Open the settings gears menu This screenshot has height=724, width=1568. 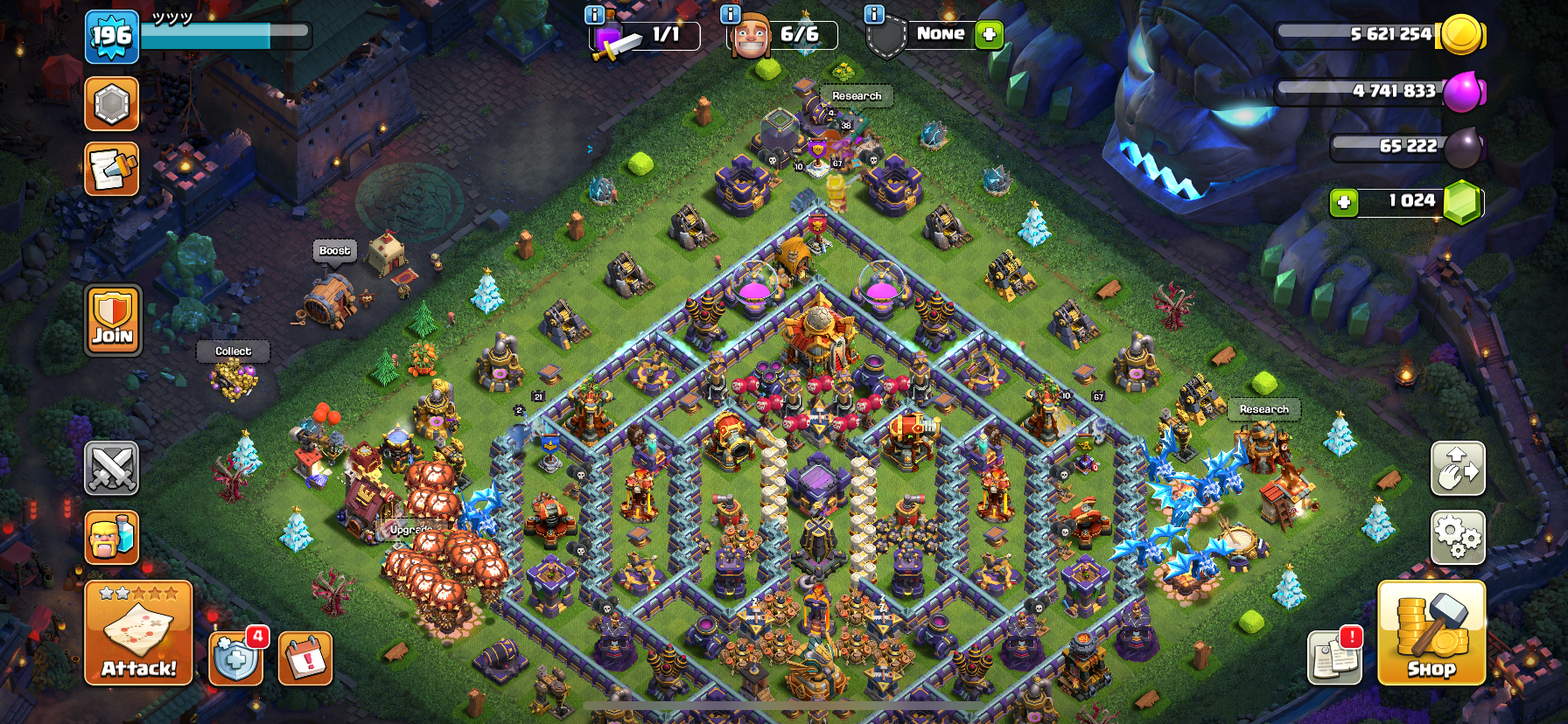(x=1458, y=537)
